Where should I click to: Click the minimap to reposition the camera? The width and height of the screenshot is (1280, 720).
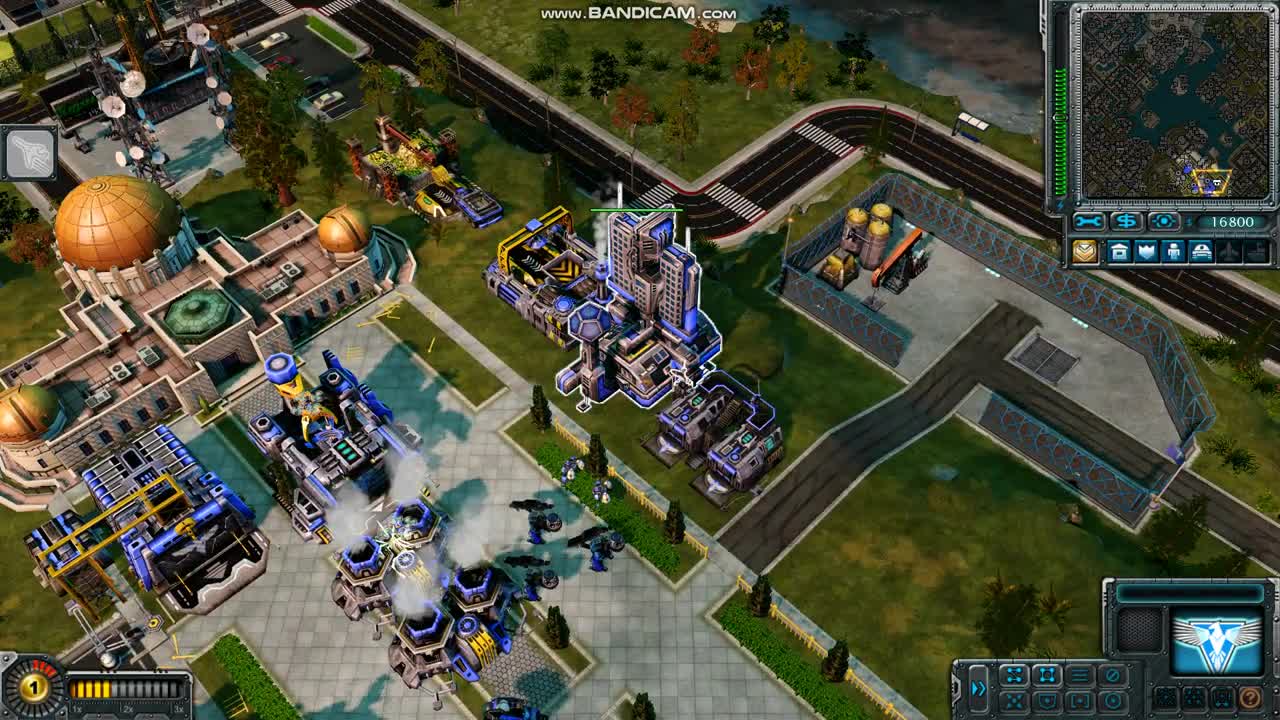(x=1175, y=100)
